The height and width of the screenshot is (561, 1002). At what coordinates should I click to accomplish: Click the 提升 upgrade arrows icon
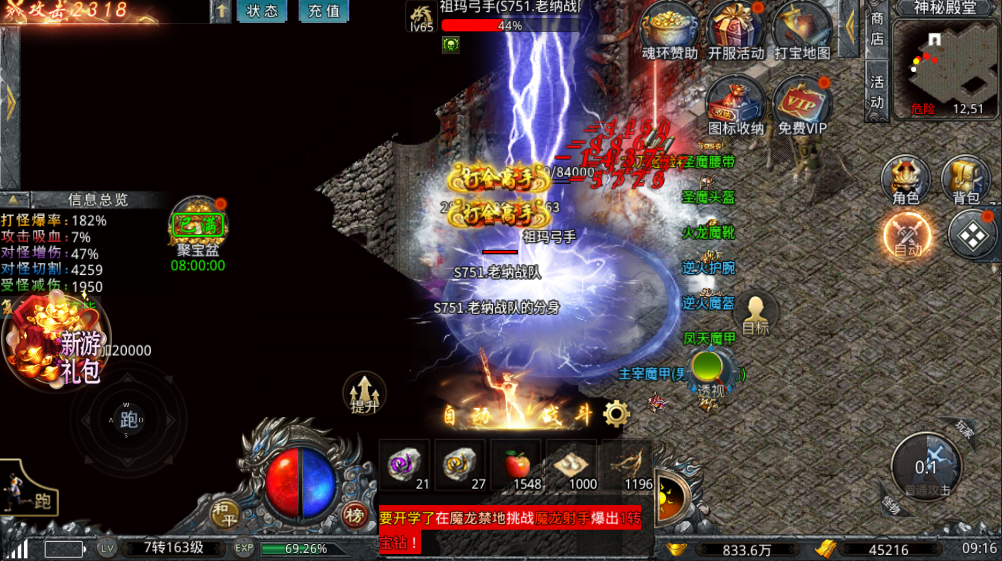coord(365,392)
